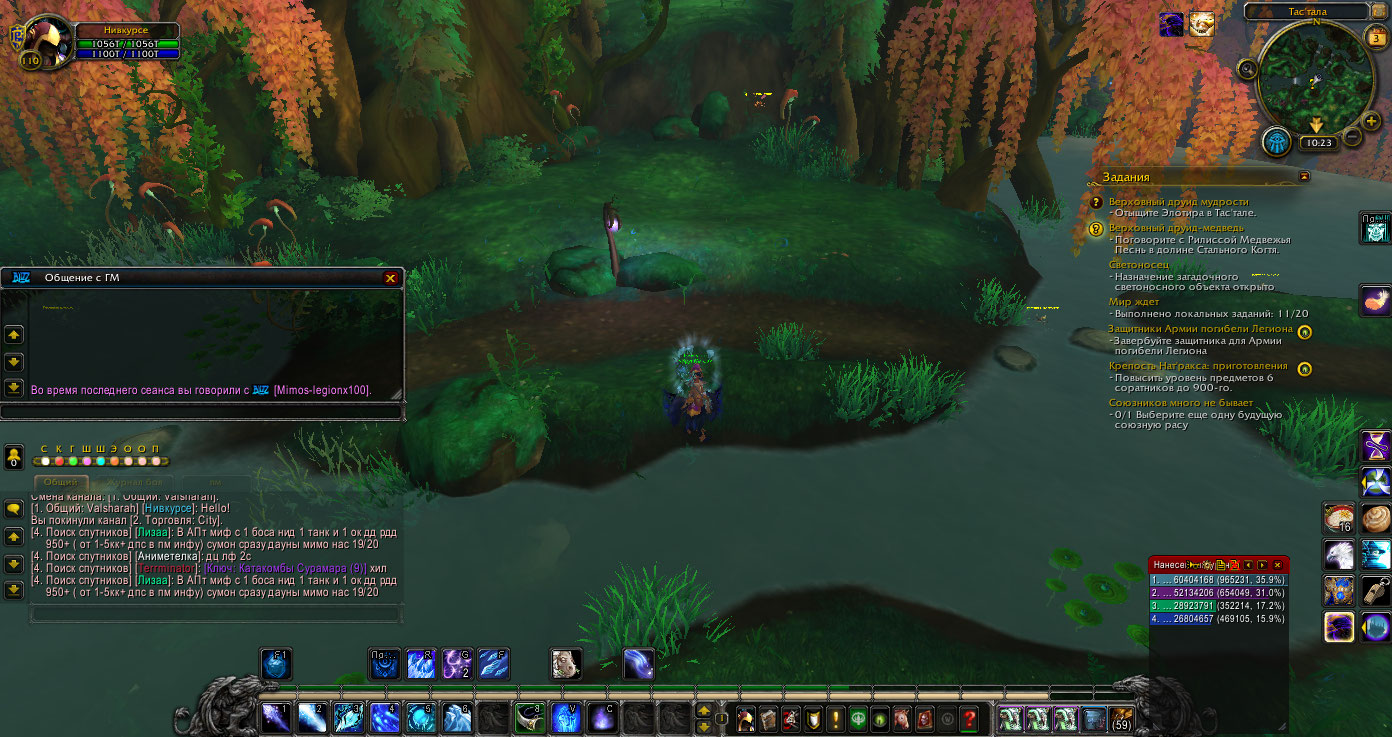Zoom out the minimap with the minus button
Image resolution: width=1392 pixels, height=737 pixels.
pyautogui.click(x=1352, y=137)
